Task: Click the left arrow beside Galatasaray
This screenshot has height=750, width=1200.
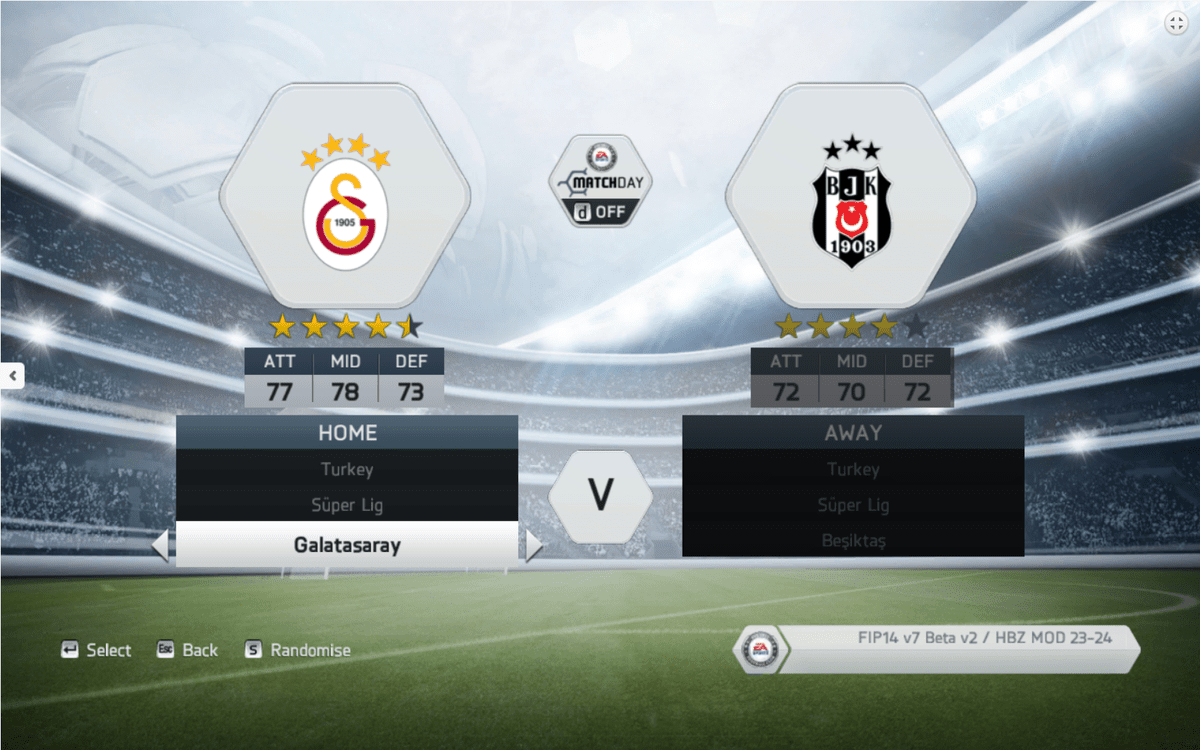Action: [160, 546]
